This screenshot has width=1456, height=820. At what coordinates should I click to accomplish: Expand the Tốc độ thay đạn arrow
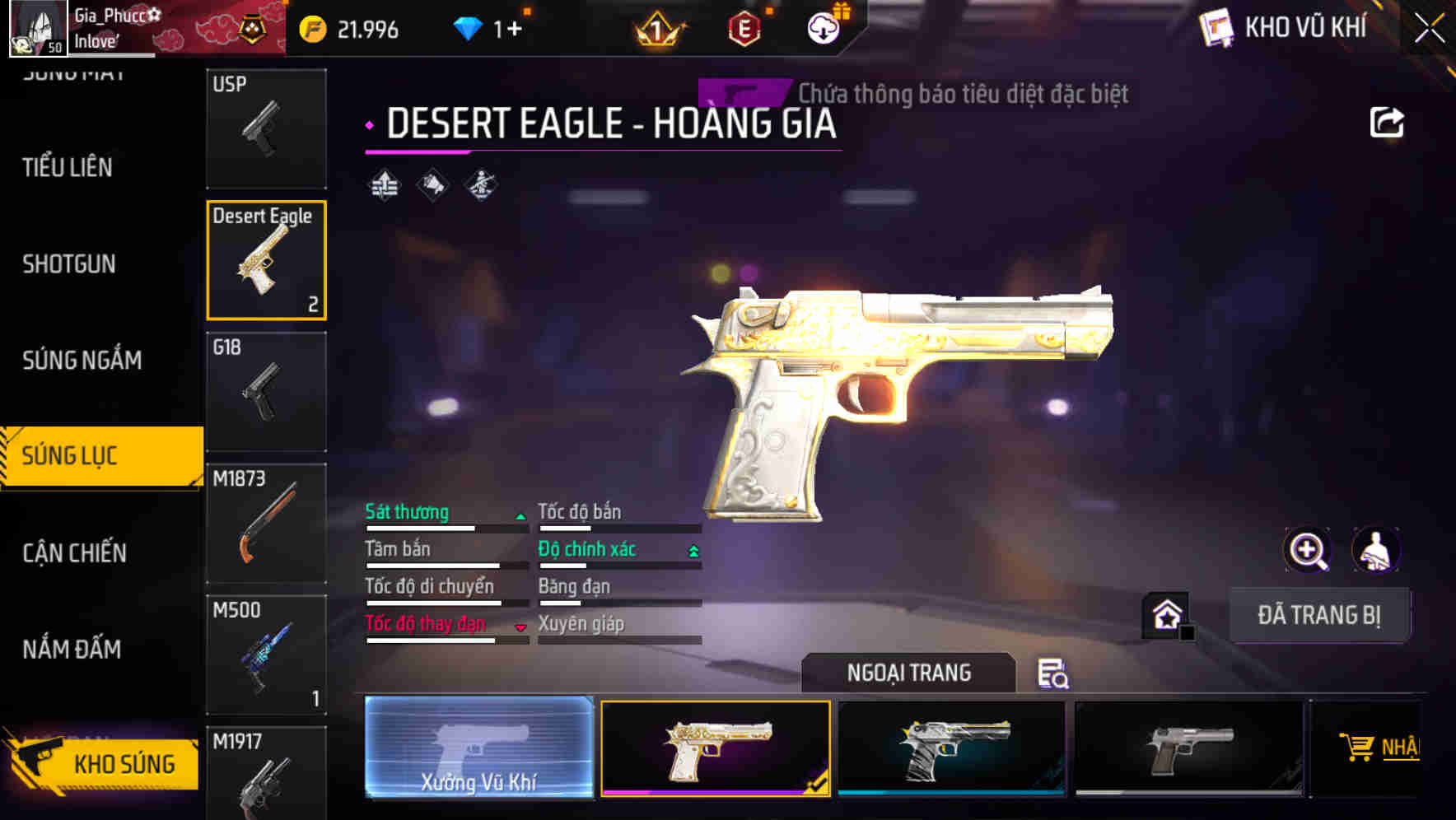click(521, 627)
